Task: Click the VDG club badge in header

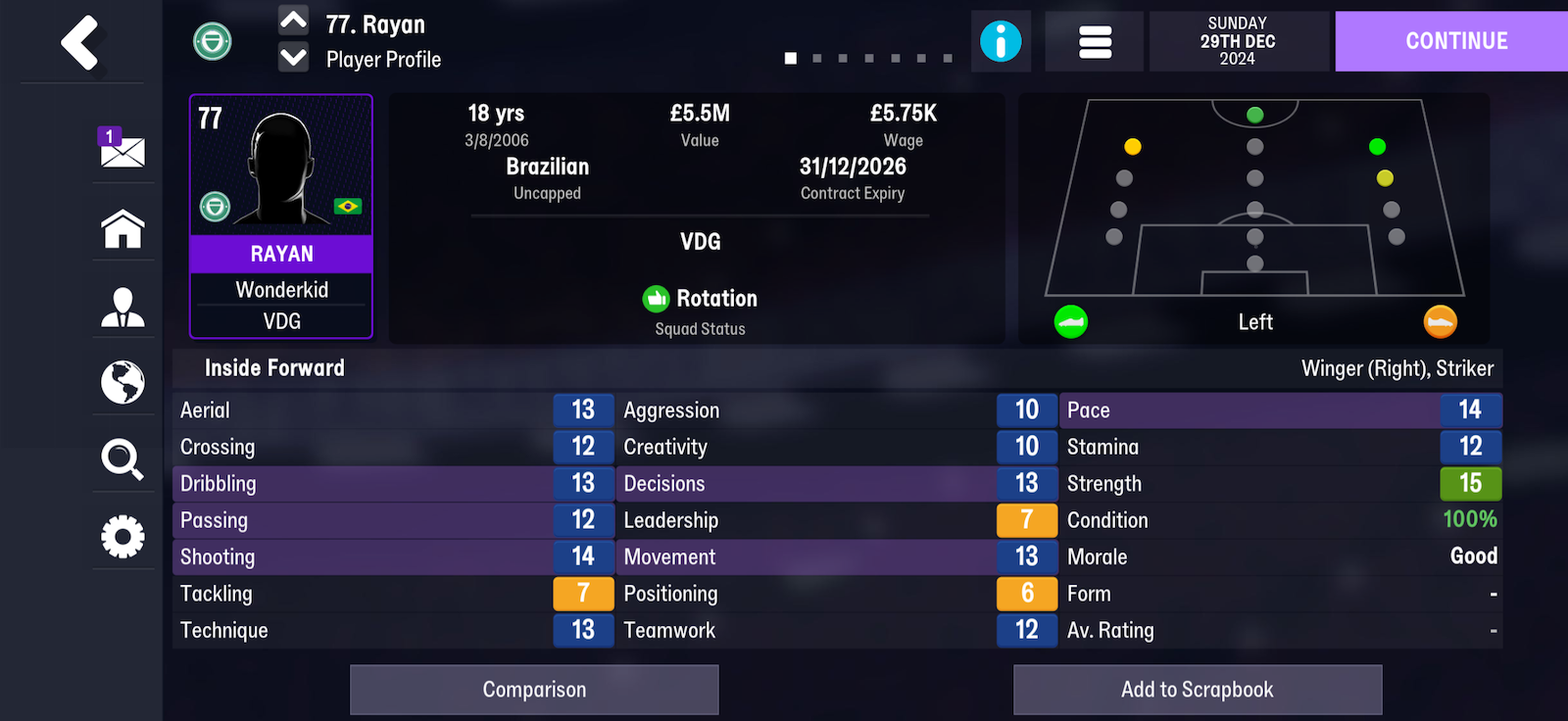Action: coord(212,41)
